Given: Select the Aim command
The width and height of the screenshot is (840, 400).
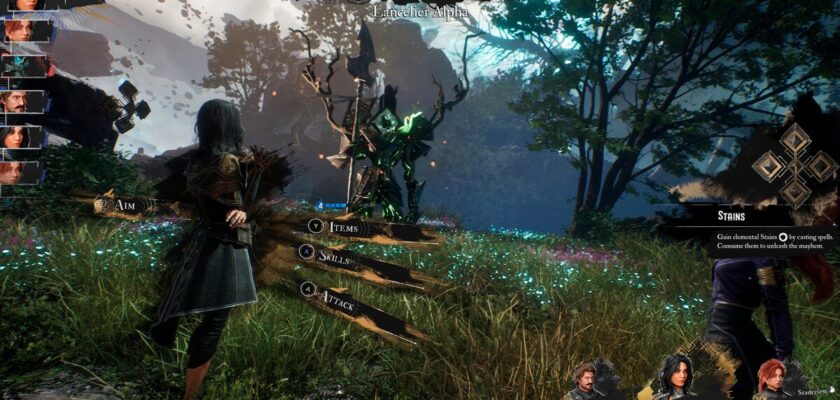Looking at the screenshot, I should coord(123,205).
